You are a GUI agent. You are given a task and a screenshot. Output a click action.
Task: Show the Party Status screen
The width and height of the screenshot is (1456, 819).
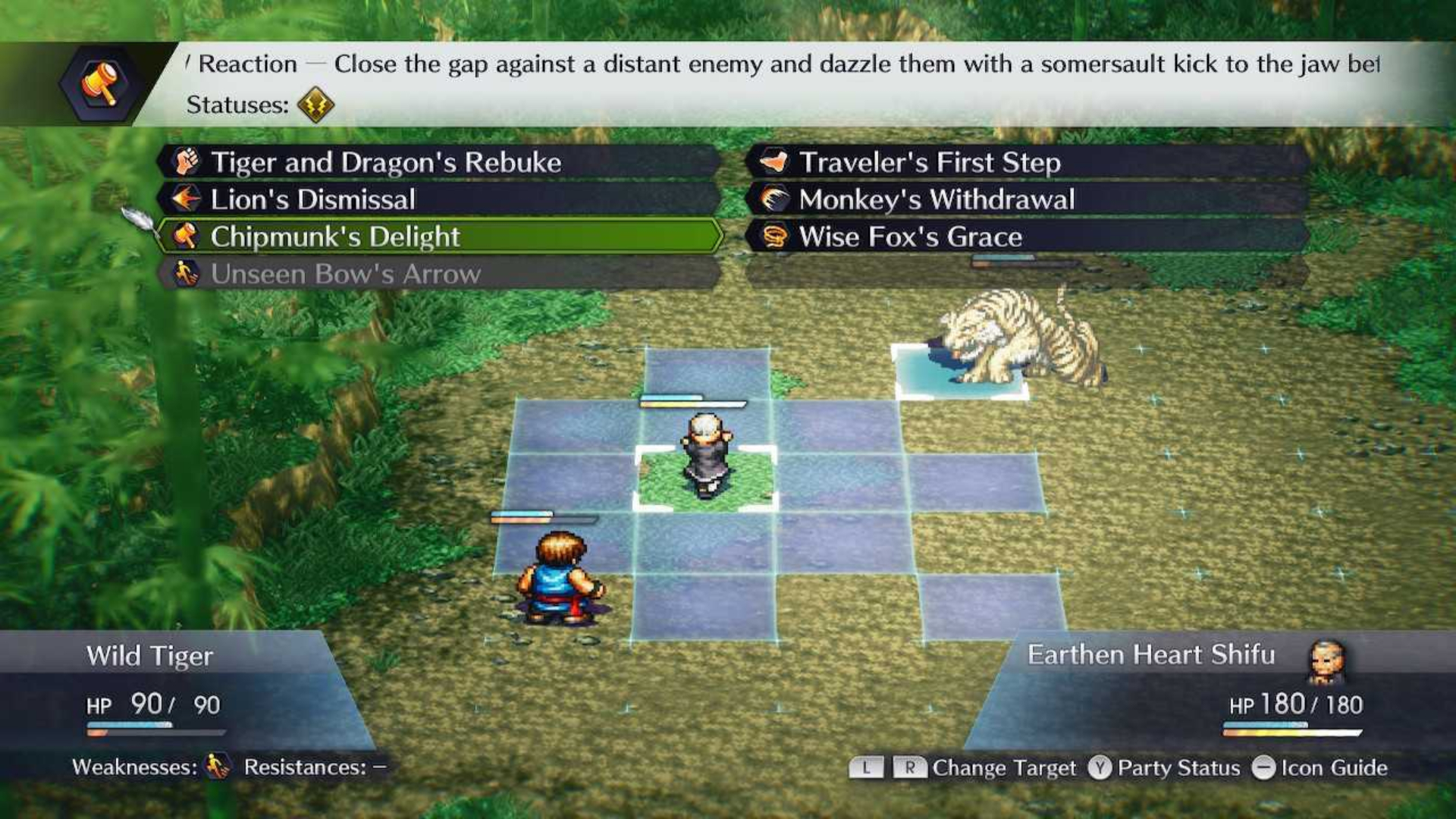coord(1165,768)
